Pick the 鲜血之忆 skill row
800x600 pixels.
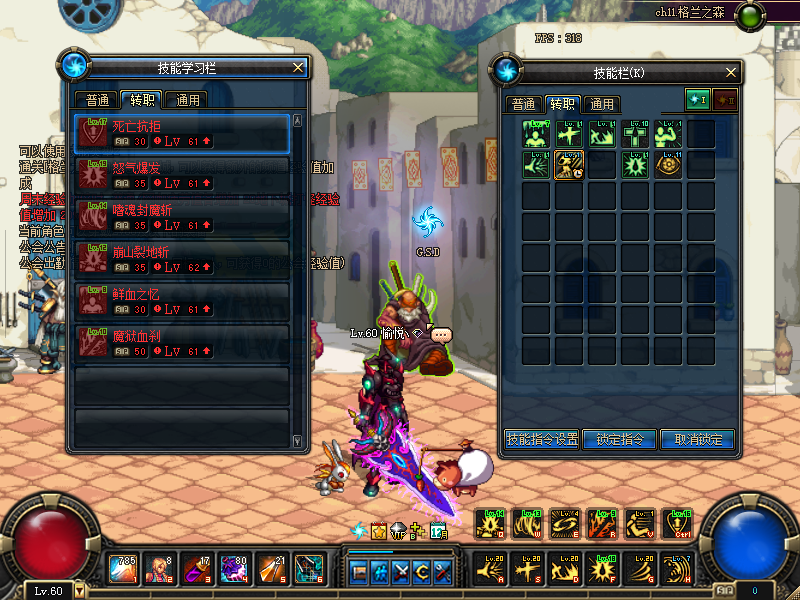coord(182,302)
